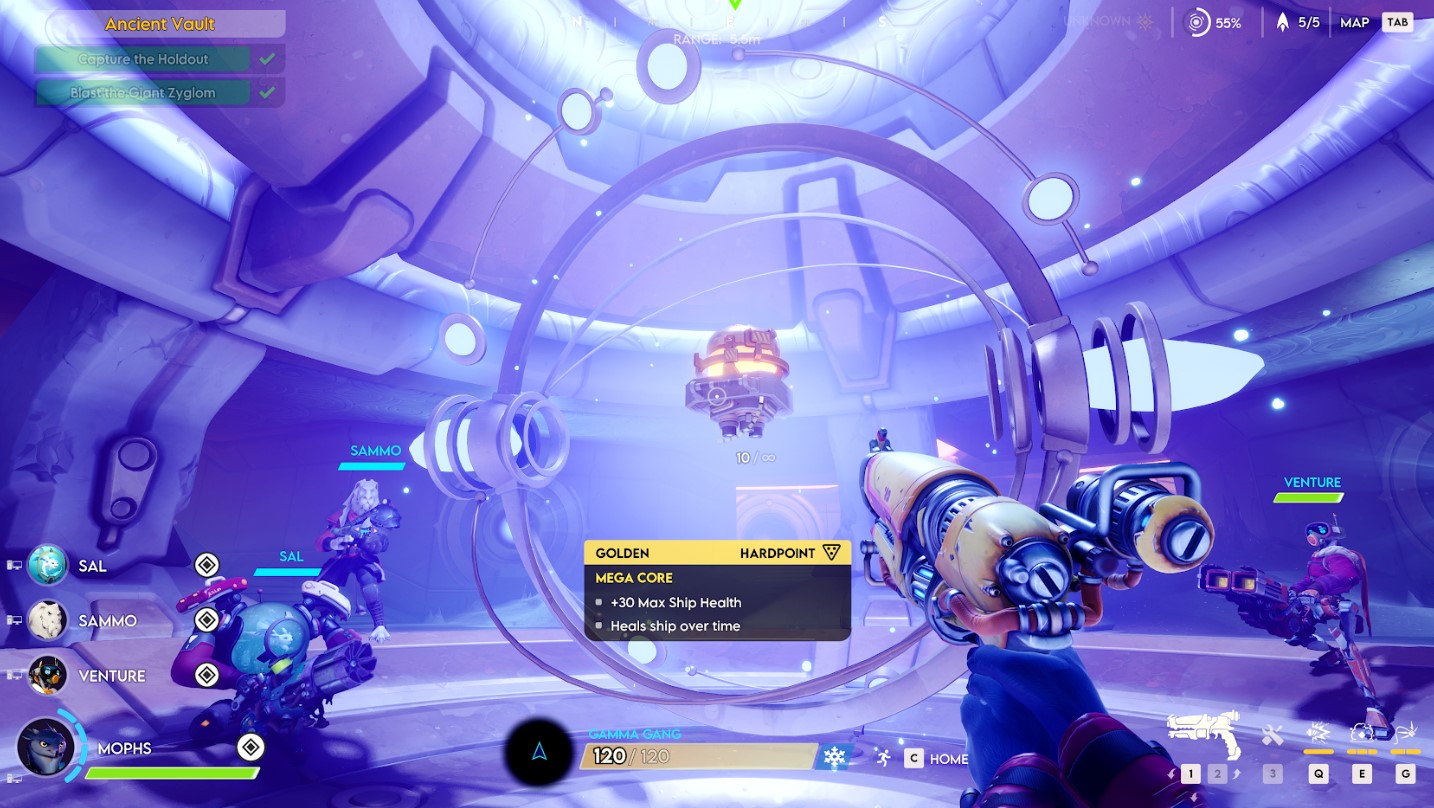Click the Ancient Vault objective header
The height and width of the screenshot is (808, 1434).
(160, 24)
